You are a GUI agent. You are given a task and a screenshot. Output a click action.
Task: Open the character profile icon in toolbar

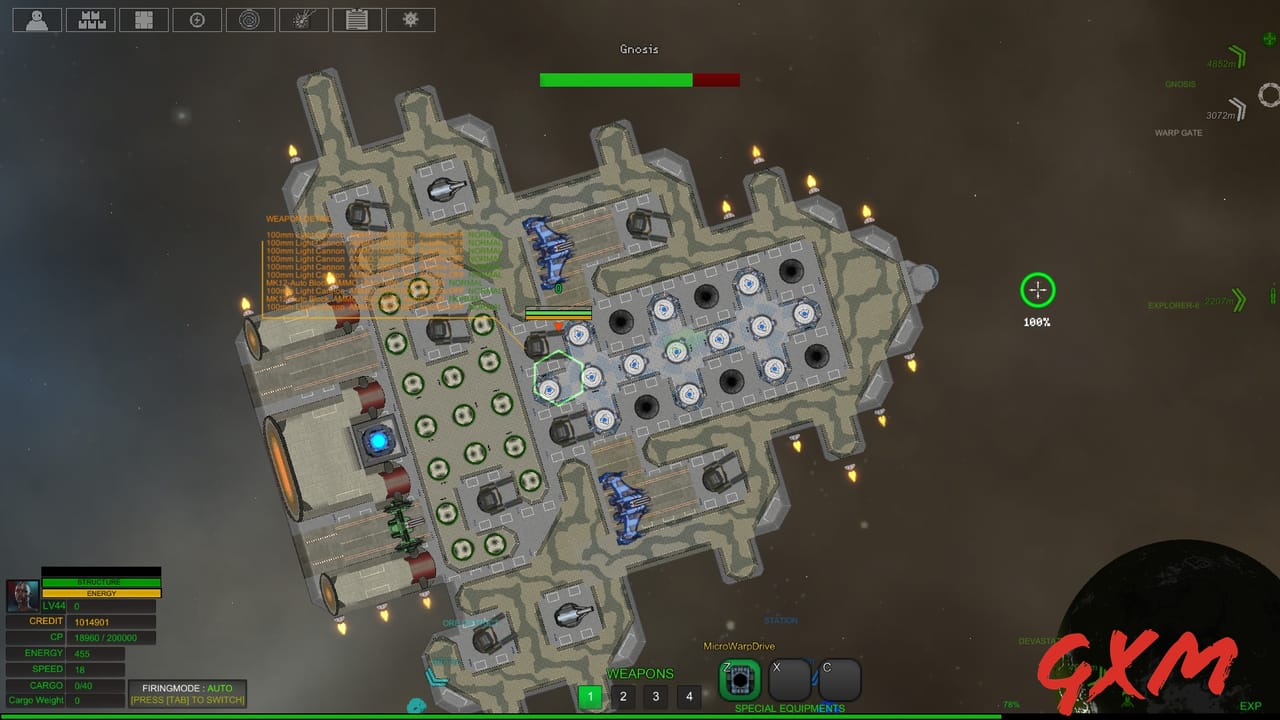click(x=36, y=19)
